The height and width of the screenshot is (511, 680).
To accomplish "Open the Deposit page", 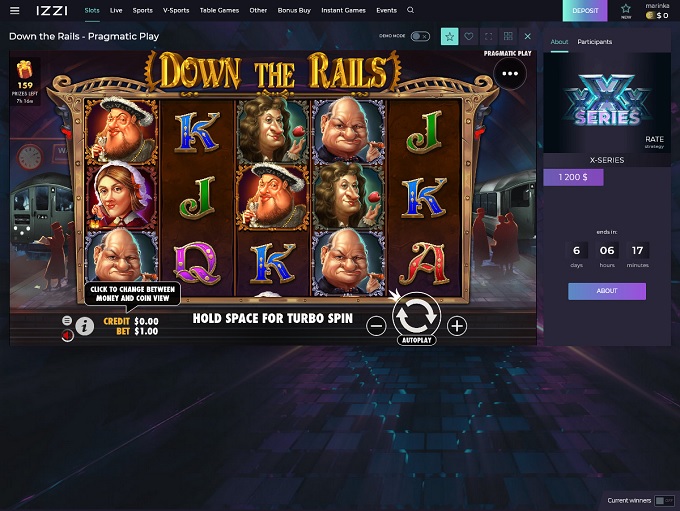I will click(585, 11).
